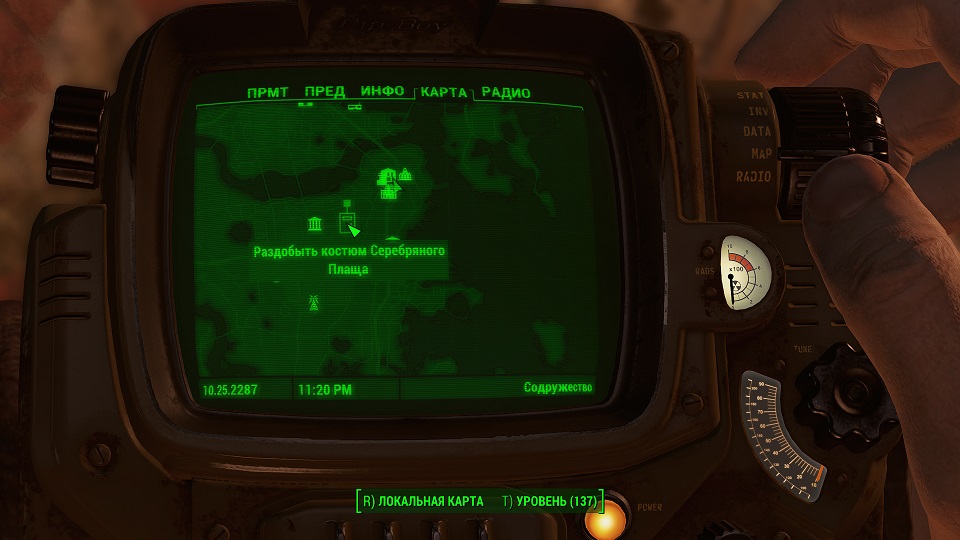Choose the radio tower map marker
This screenshot has height=540, width=960.
(313, 301)
